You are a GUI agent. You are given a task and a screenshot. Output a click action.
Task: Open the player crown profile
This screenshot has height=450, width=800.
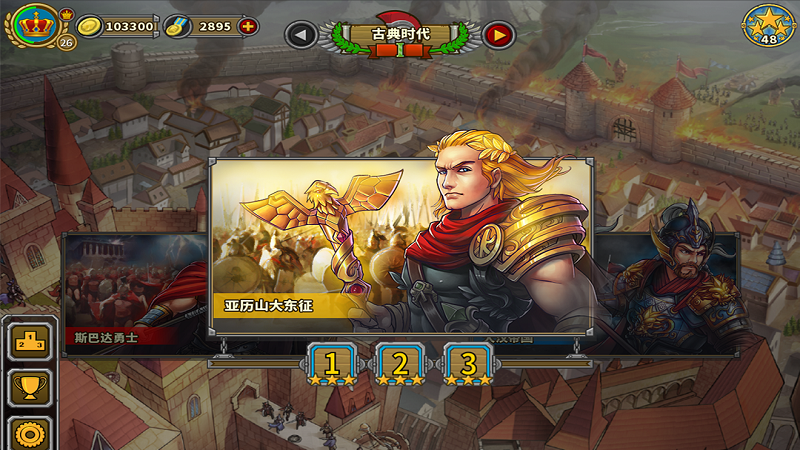coord(37,25)
